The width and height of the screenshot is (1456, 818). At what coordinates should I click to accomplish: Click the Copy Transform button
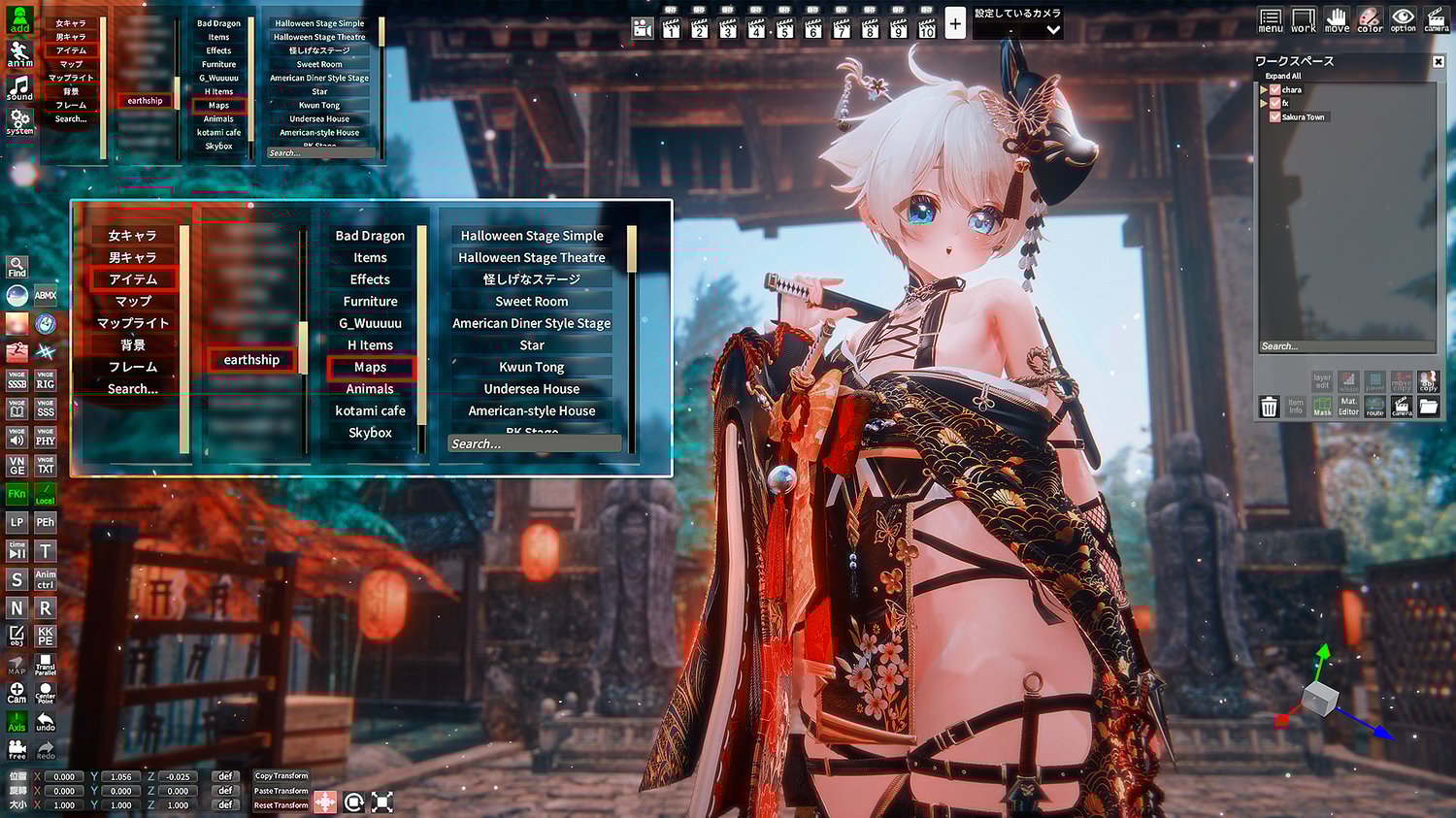click(x=281, y=776)
